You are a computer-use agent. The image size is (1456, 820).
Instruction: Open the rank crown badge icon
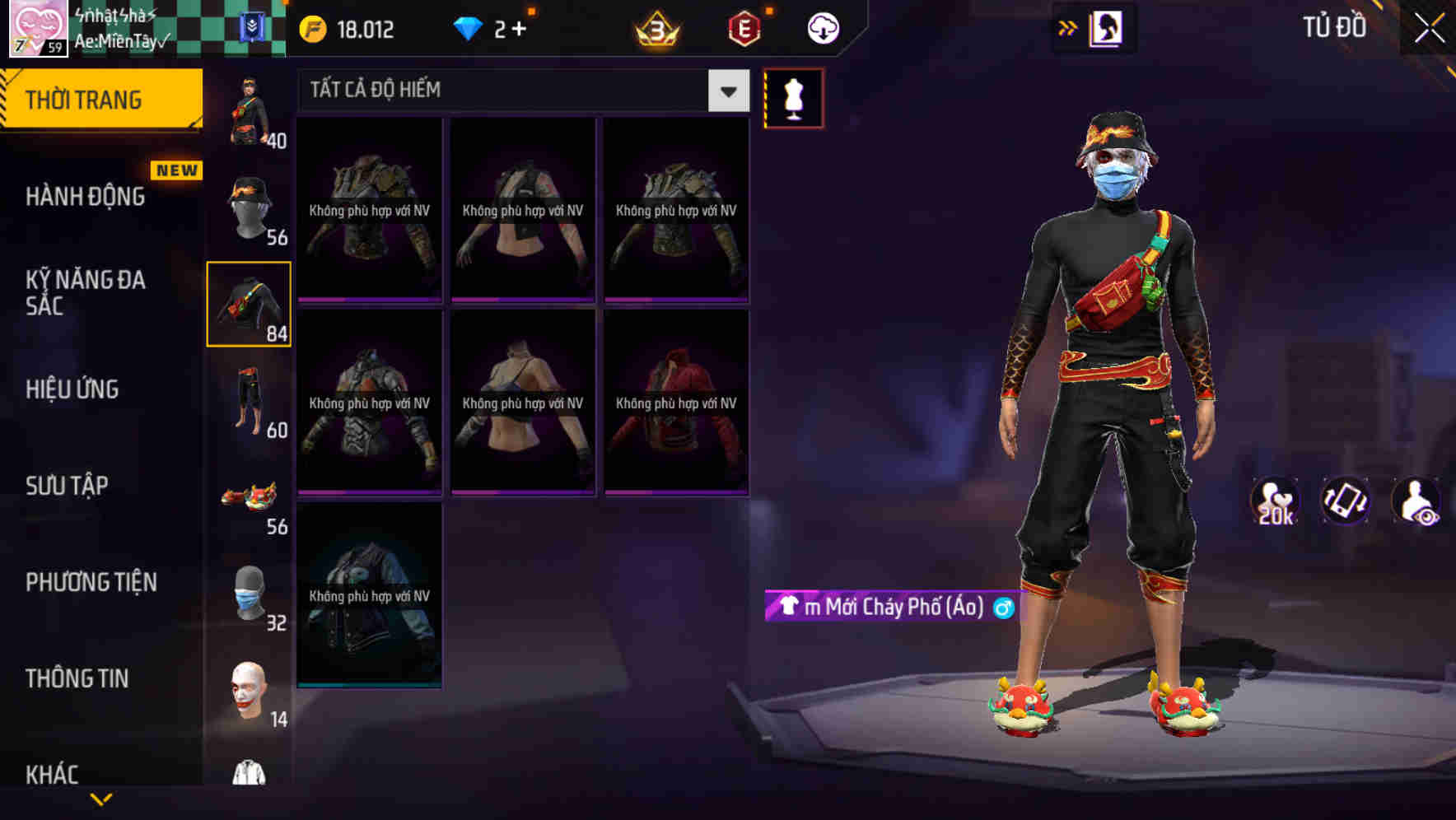(x=653, y=27)
